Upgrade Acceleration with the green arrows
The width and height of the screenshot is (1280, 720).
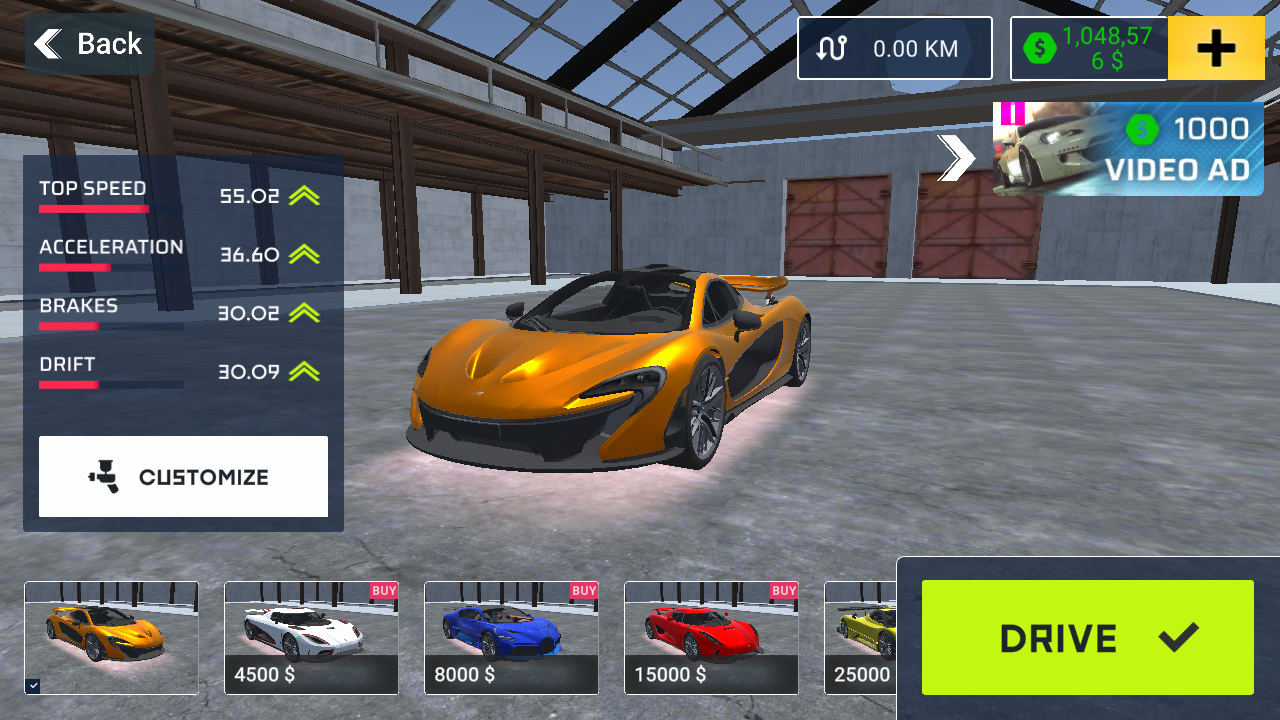click(x=304, y=255)
